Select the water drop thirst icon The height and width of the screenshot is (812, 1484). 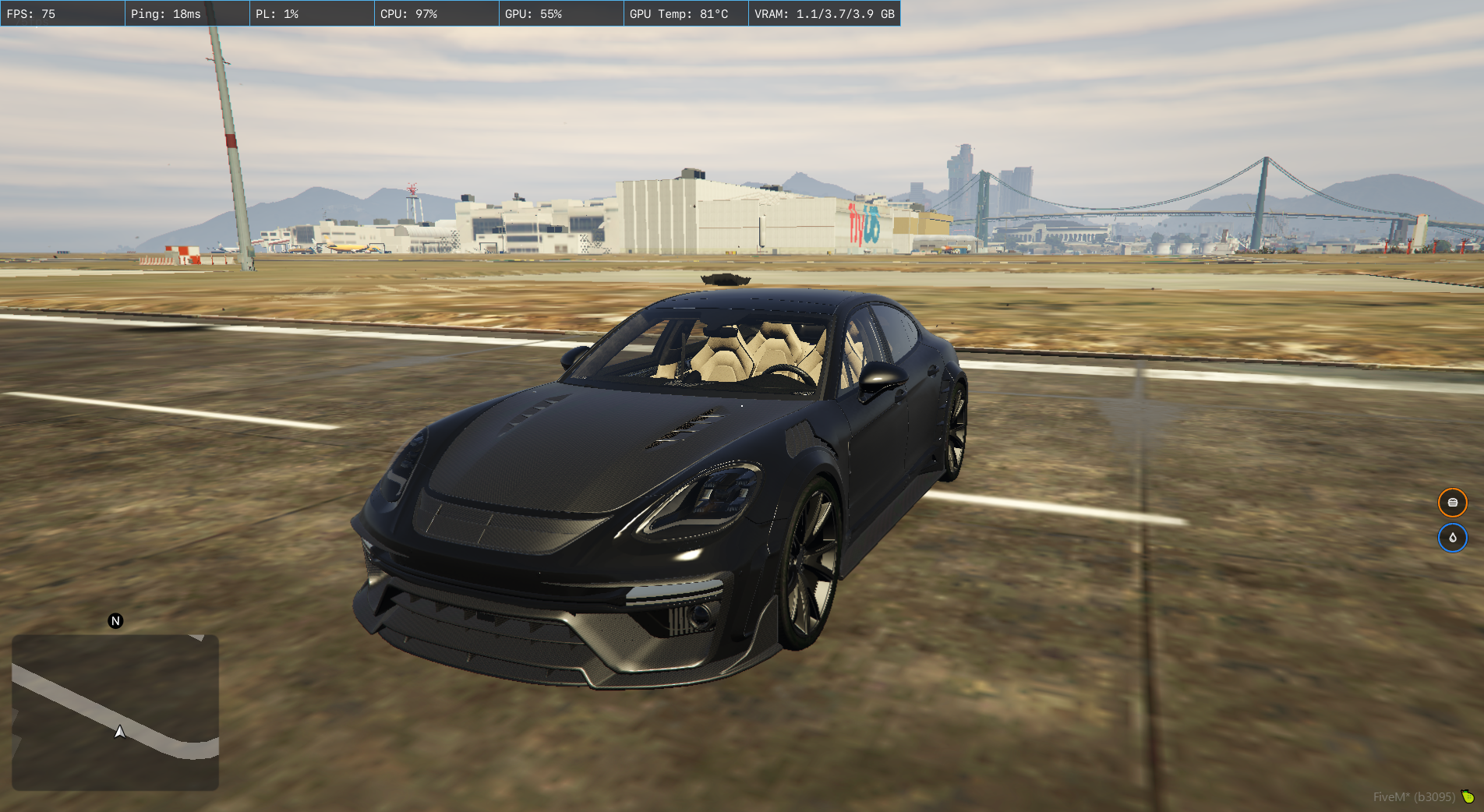coord(1452,538)
